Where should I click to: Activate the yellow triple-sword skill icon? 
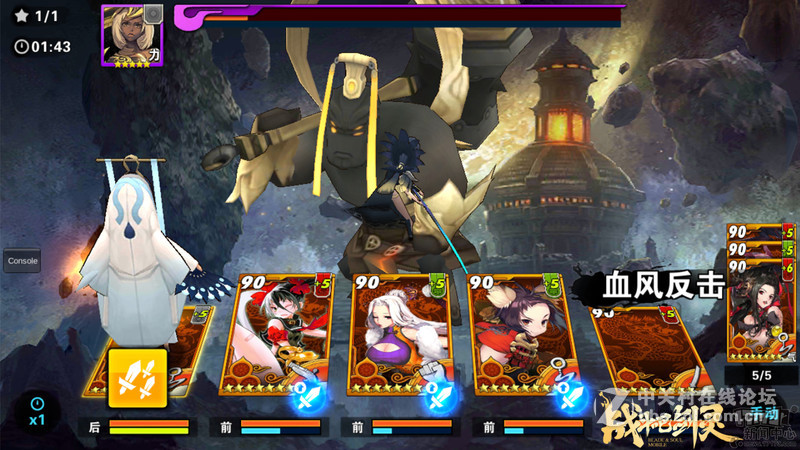coord(137,377)
